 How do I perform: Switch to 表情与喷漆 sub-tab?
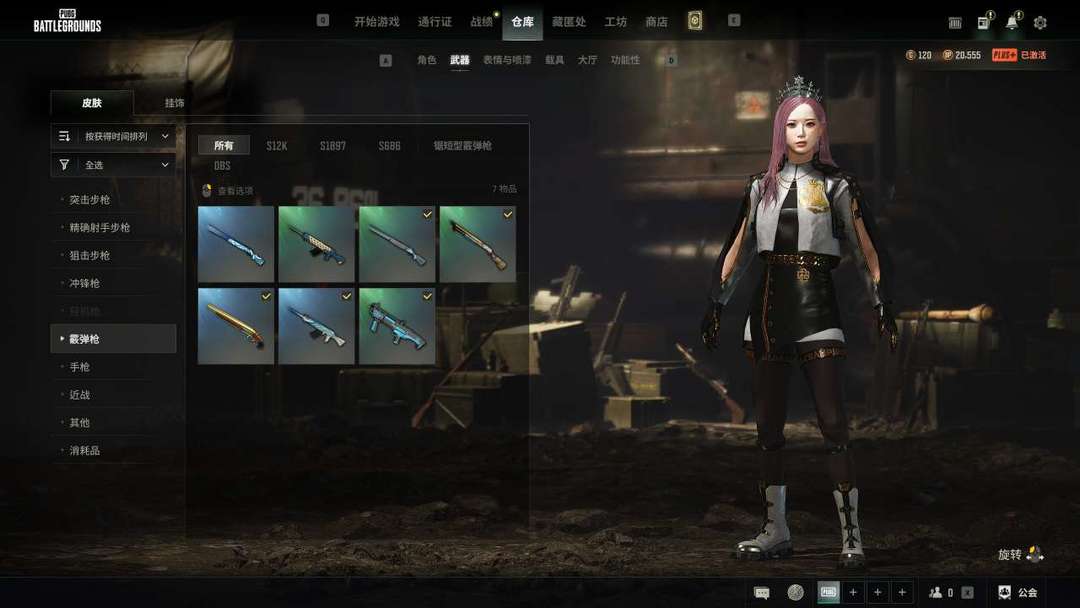coord(507,61)
